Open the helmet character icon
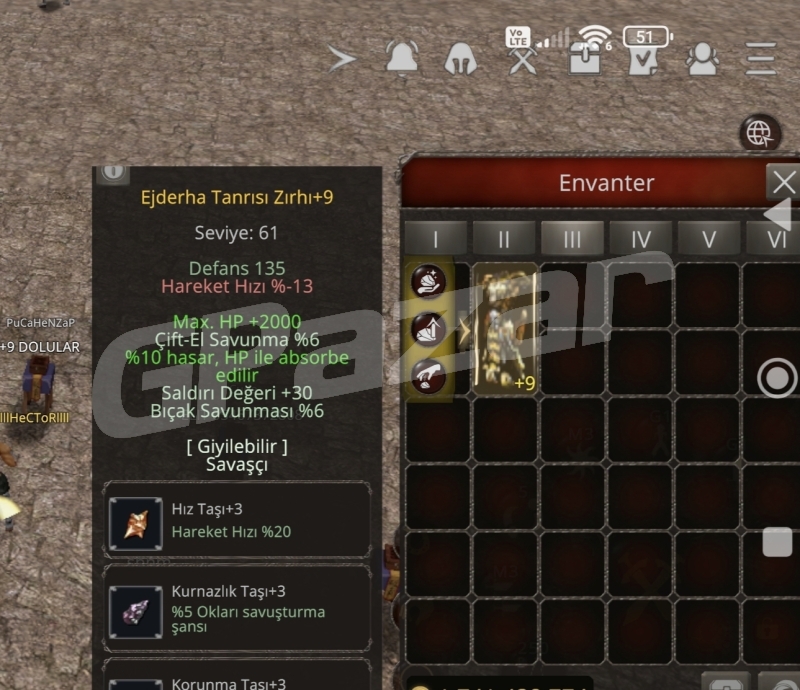This screenshot has width=800, height=690. point(459,58)
